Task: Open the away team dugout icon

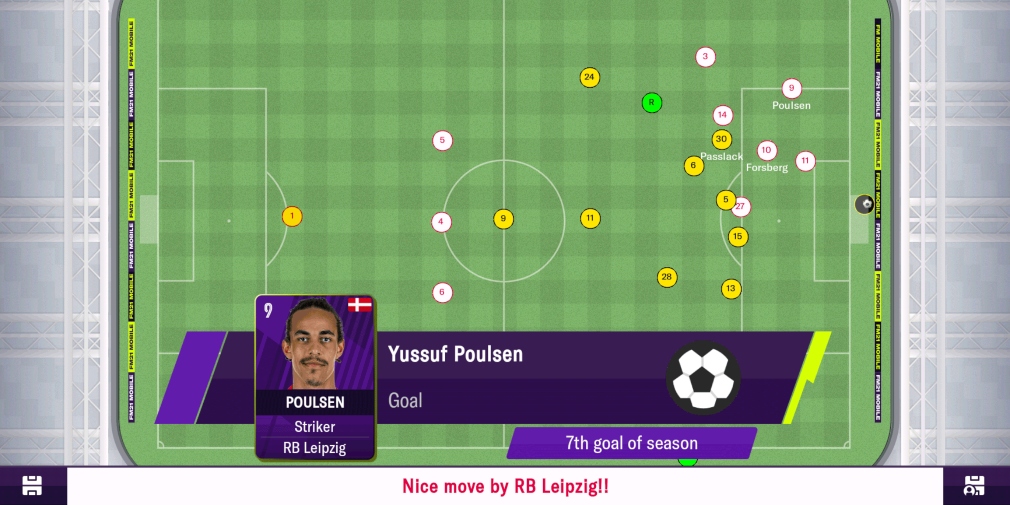Action: pos(975,486)
